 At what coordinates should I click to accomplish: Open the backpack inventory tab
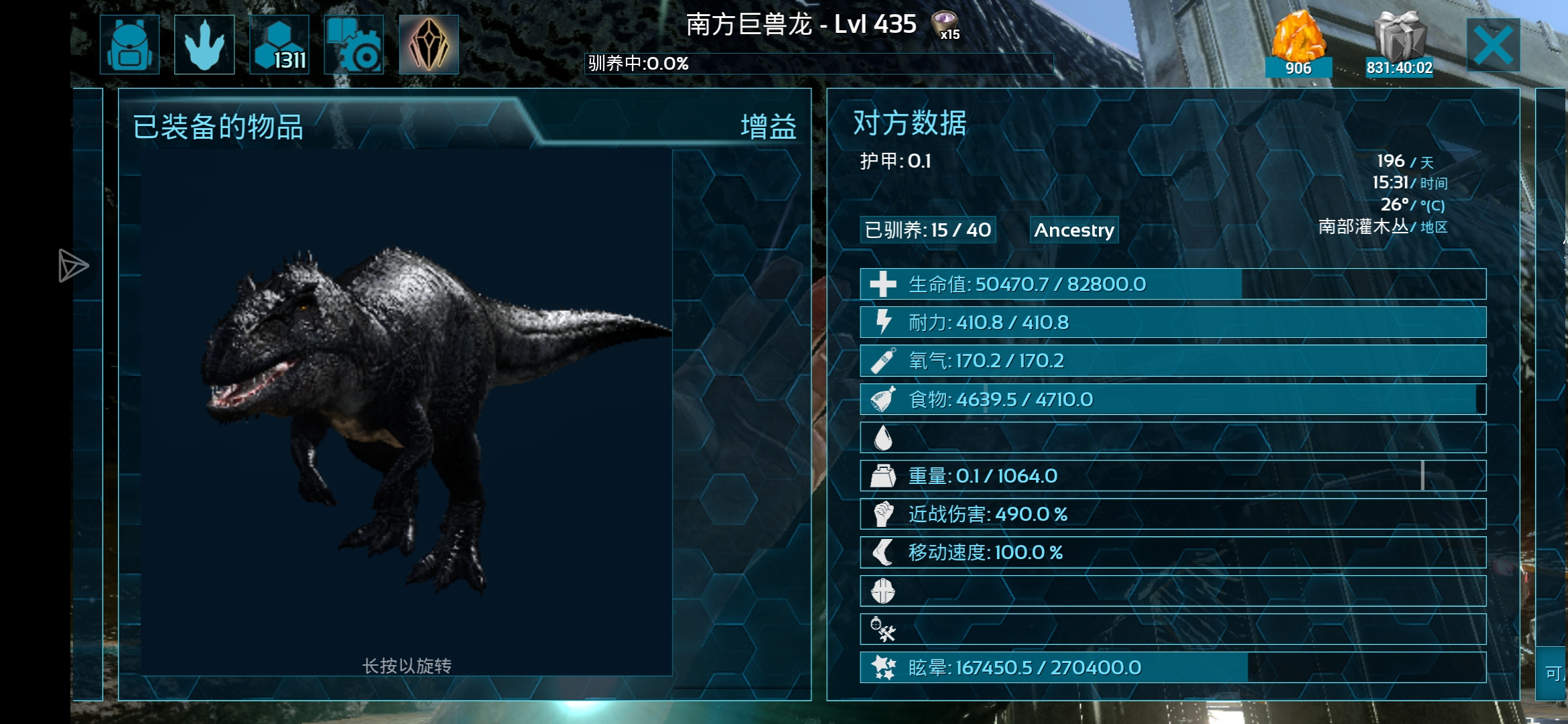(129, 45)
